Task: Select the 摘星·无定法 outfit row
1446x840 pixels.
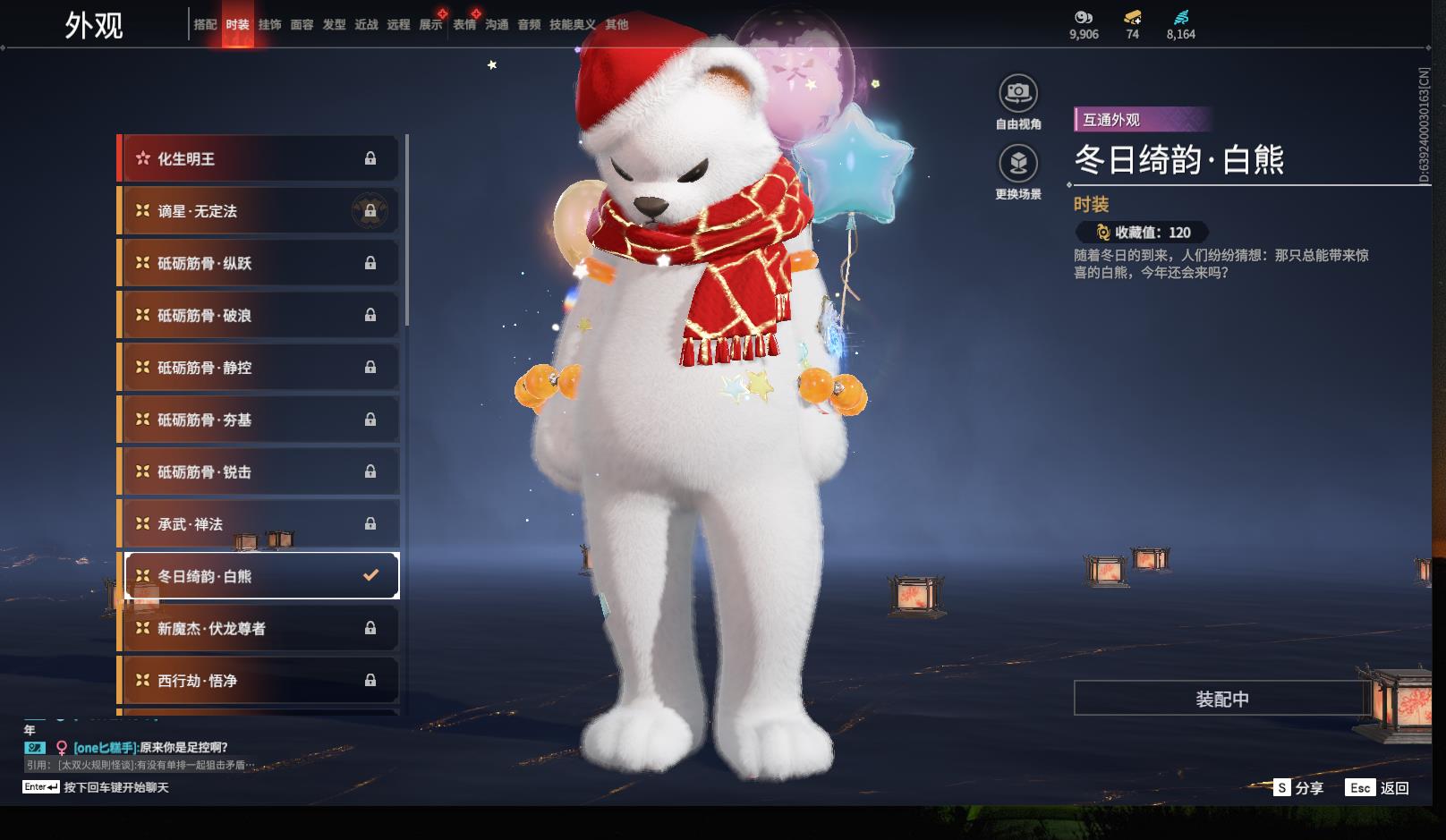Action: 258,211
